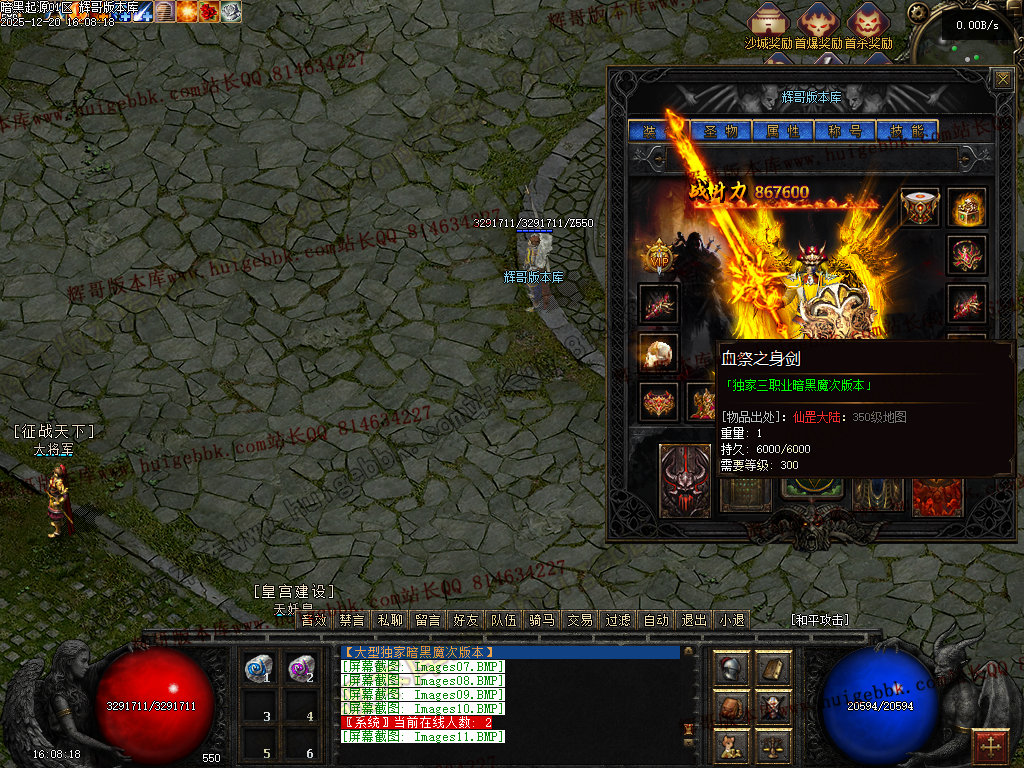Click the 骑马 mount button
The width and height of the screenshot is (1024, 768).
[542, 620]
